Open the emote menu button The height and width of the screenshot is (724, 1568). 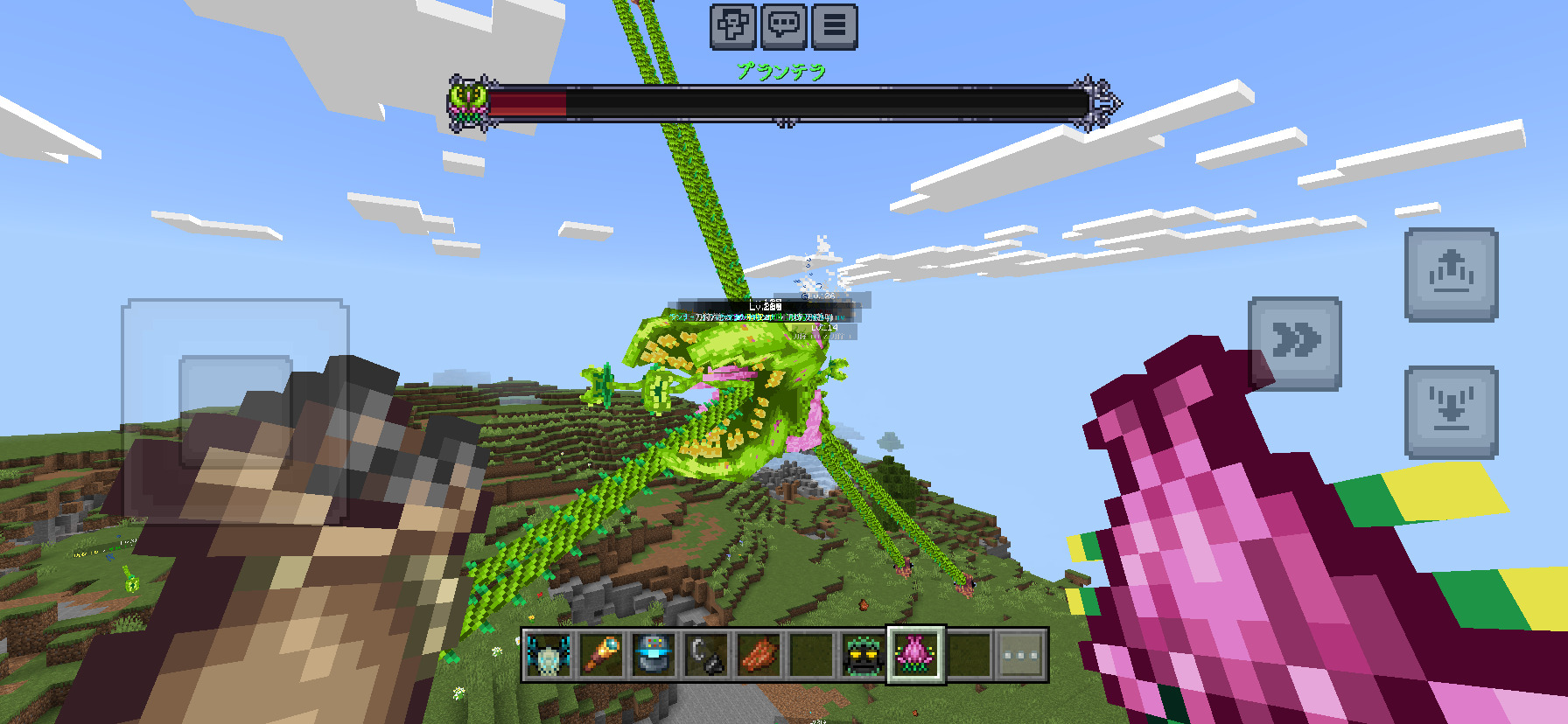(x=732, y=25)
